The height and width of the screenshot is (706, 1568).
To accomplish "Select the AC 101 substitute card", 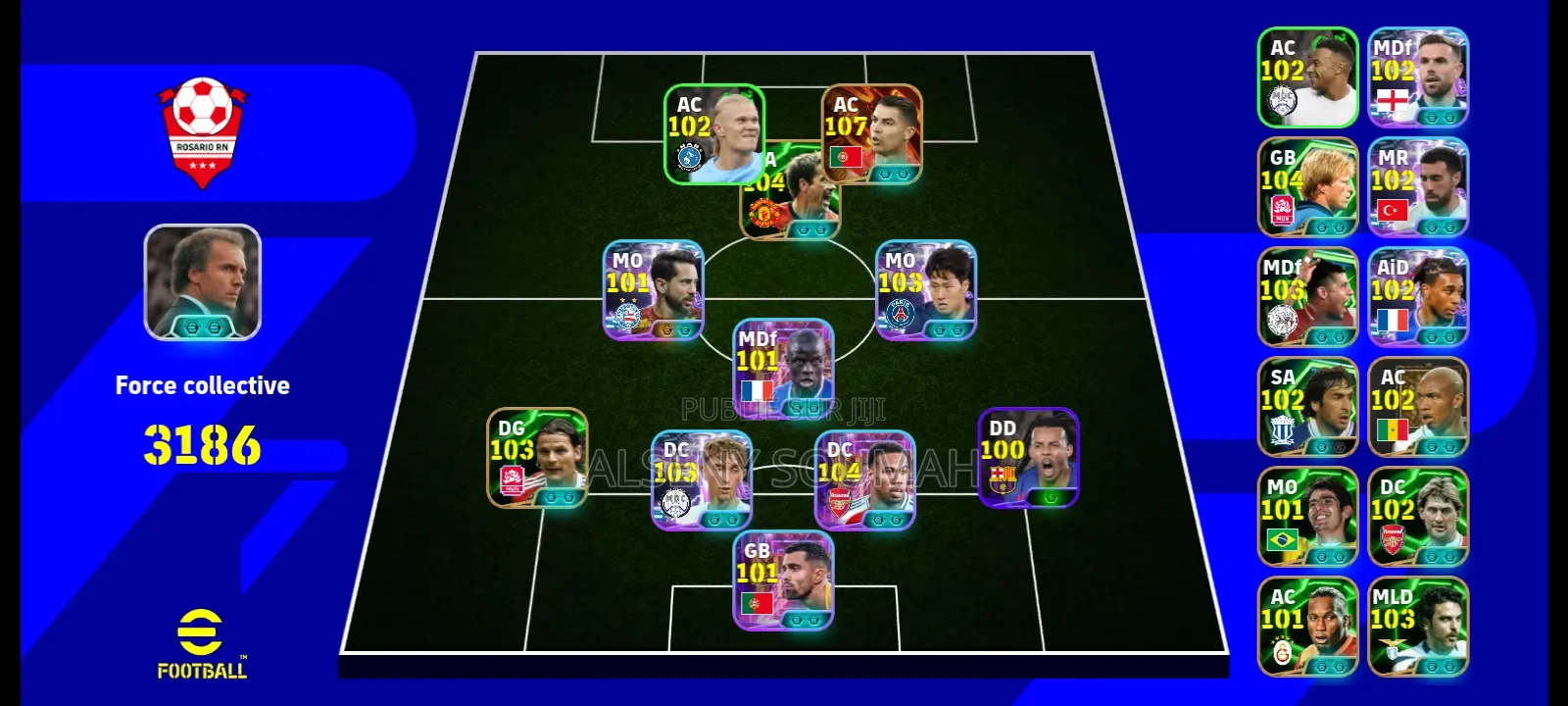I will pos(1307,627).
